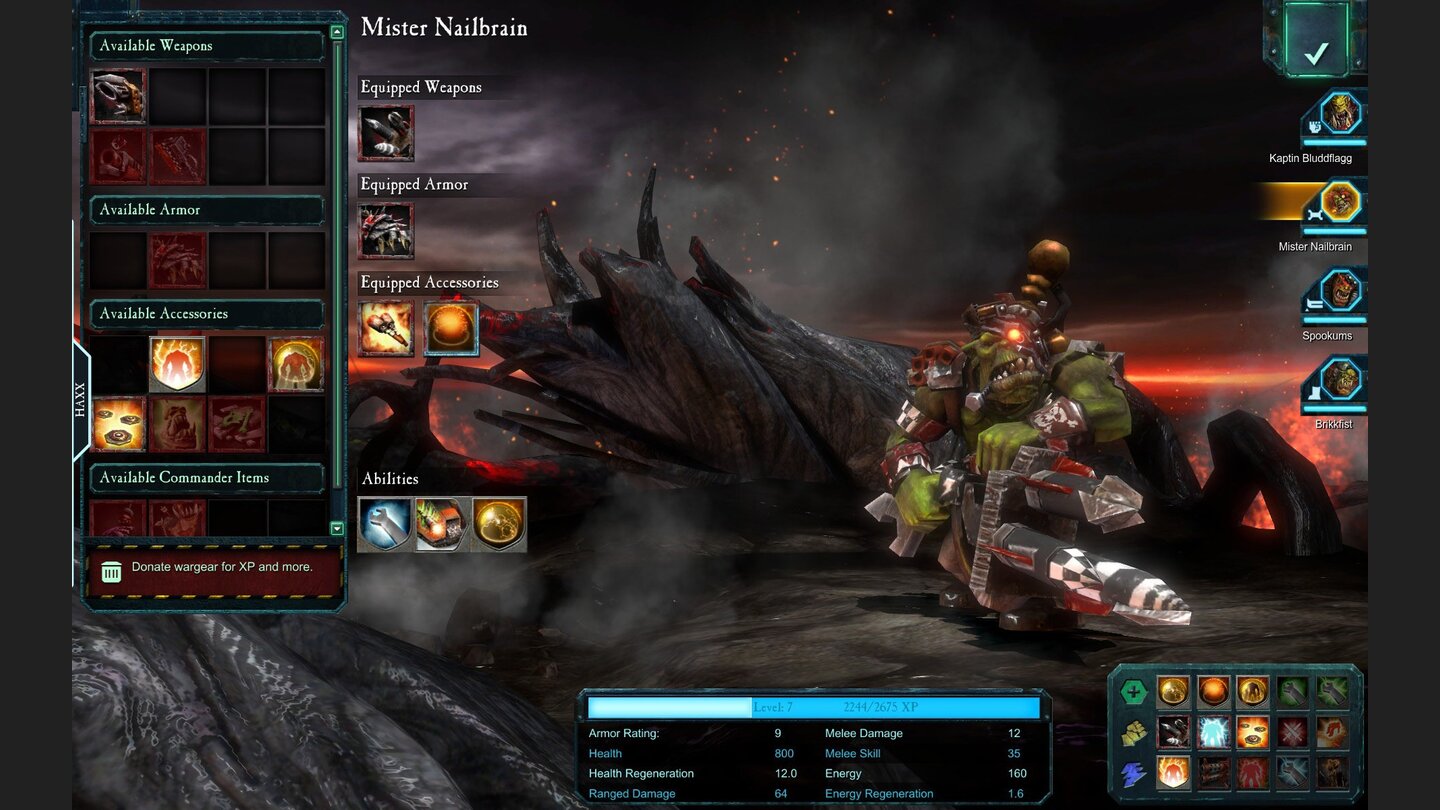Open the equipped rokkit launcha weapon icon
The height and width of the screenshot is (810, 1440).
(x=385, y=133)
